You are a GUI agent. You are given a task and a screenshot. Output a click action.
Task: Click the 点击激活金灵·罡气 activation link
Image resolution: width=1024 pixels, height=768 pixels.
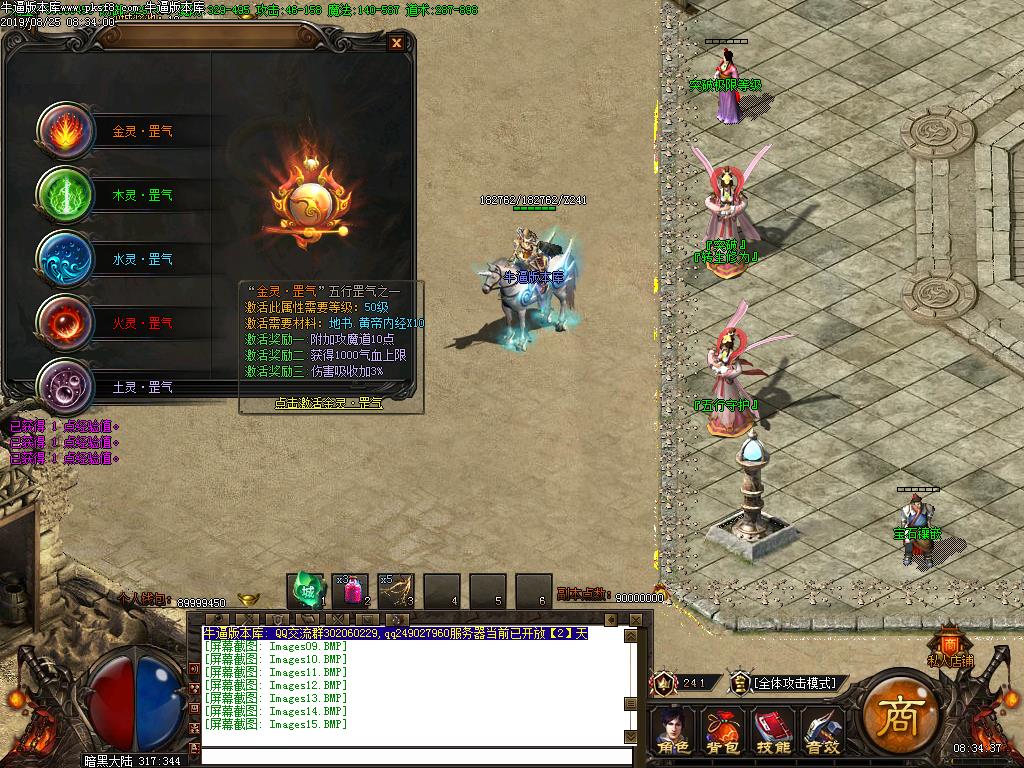pyautogui.click(x=329, y=403)
